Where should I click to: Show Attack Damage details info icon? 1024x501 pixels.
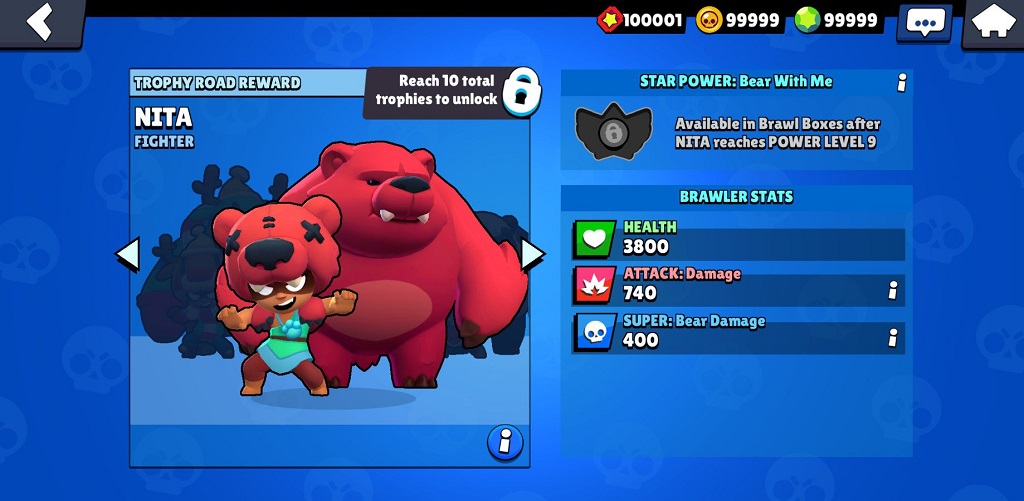click(892, 290)
